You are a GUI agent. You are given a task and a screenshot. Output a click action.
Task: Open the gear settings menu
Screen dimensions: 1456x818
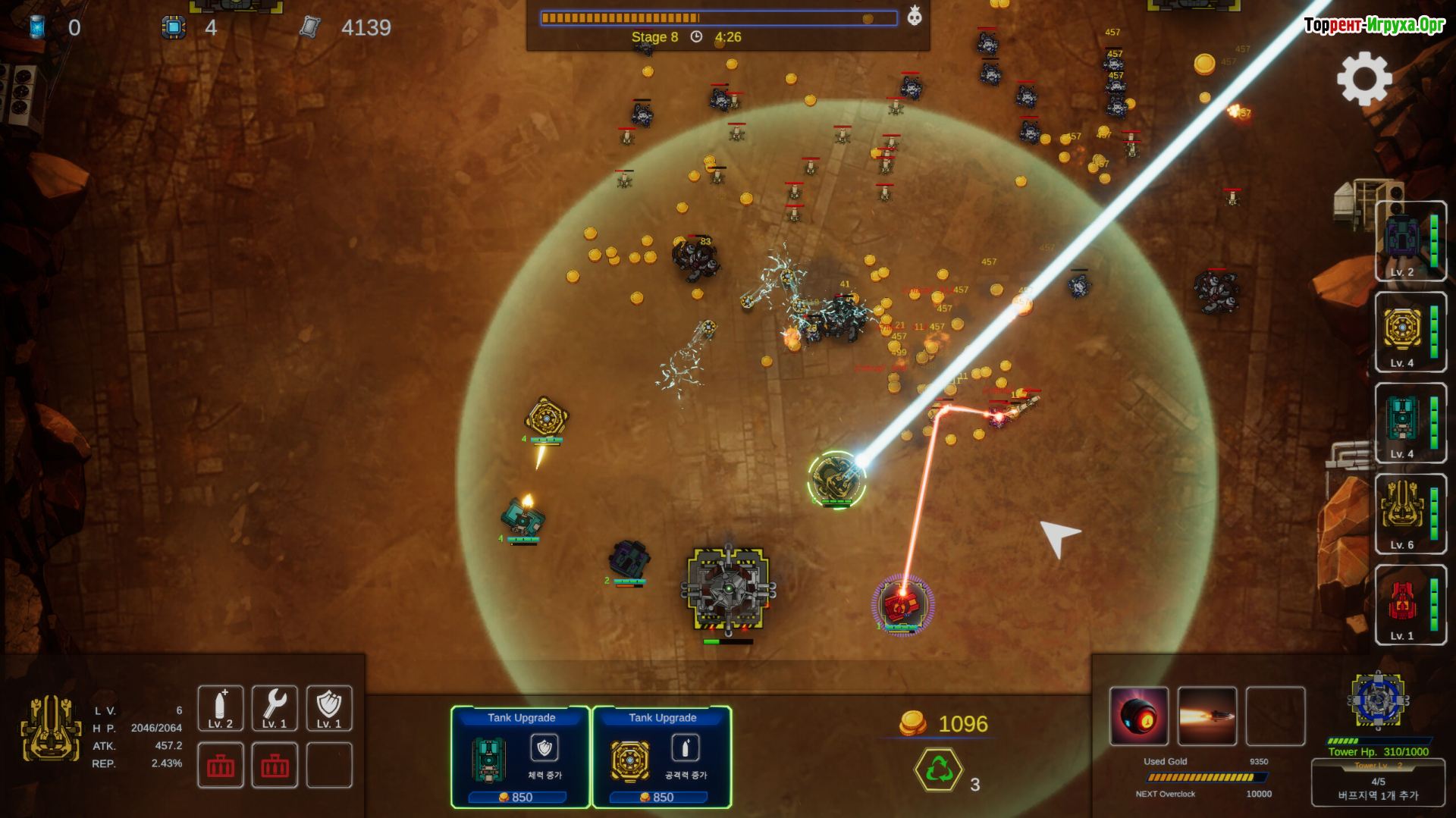[1364, 78]
